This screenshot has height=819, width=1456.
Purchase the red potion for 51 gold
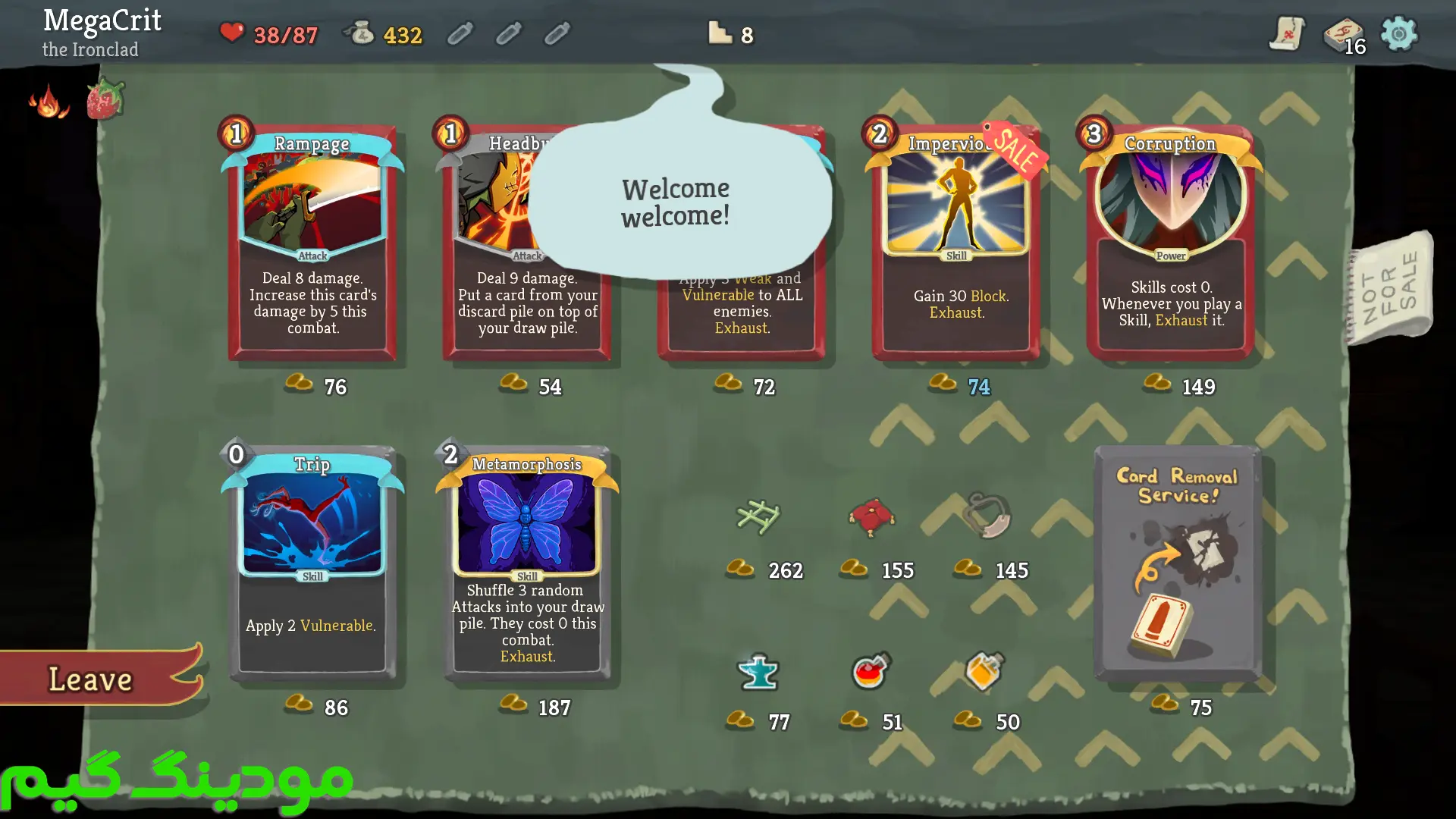871,671
